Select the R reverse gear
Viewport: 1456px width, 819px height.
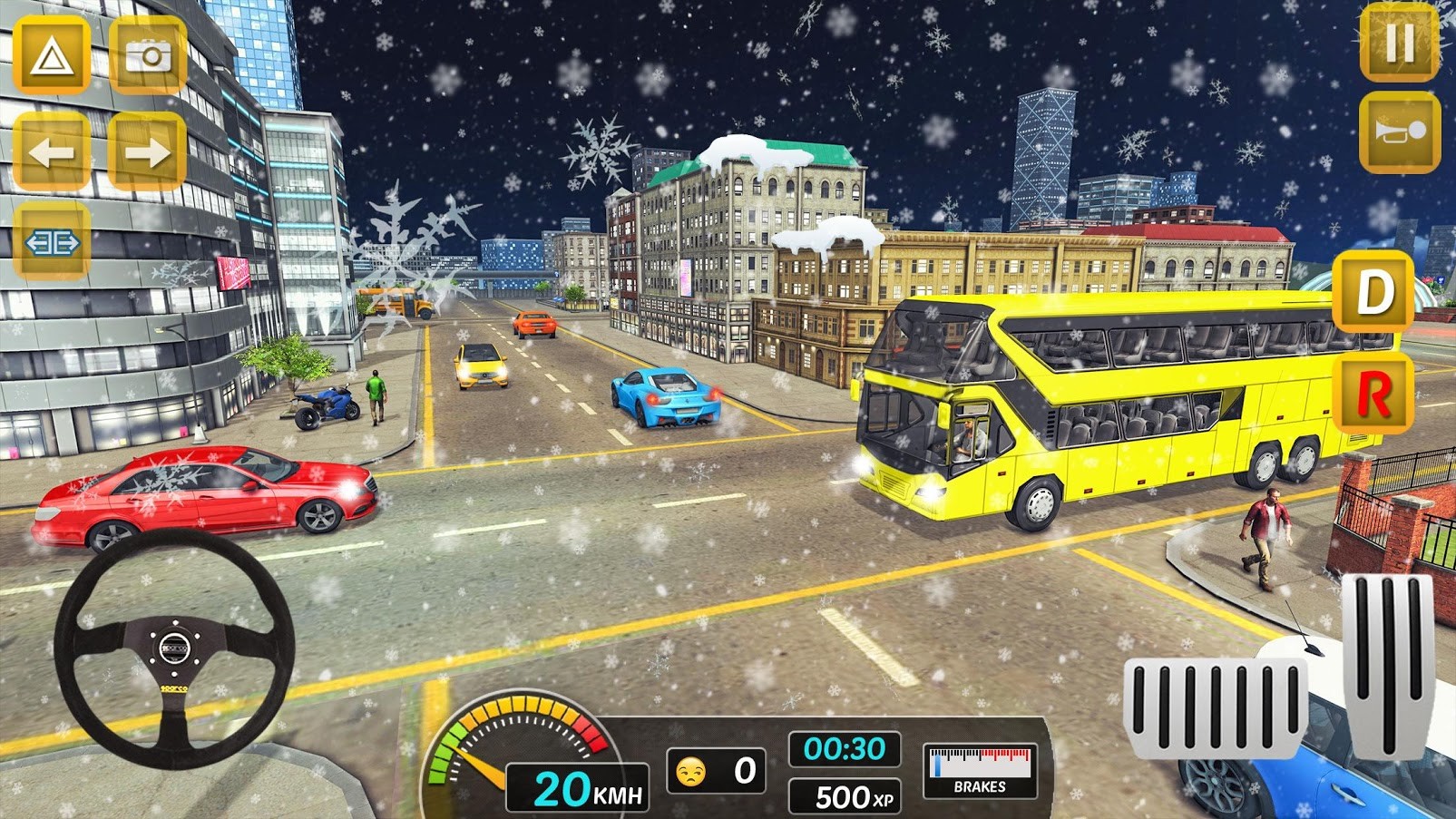[1373, 394]
